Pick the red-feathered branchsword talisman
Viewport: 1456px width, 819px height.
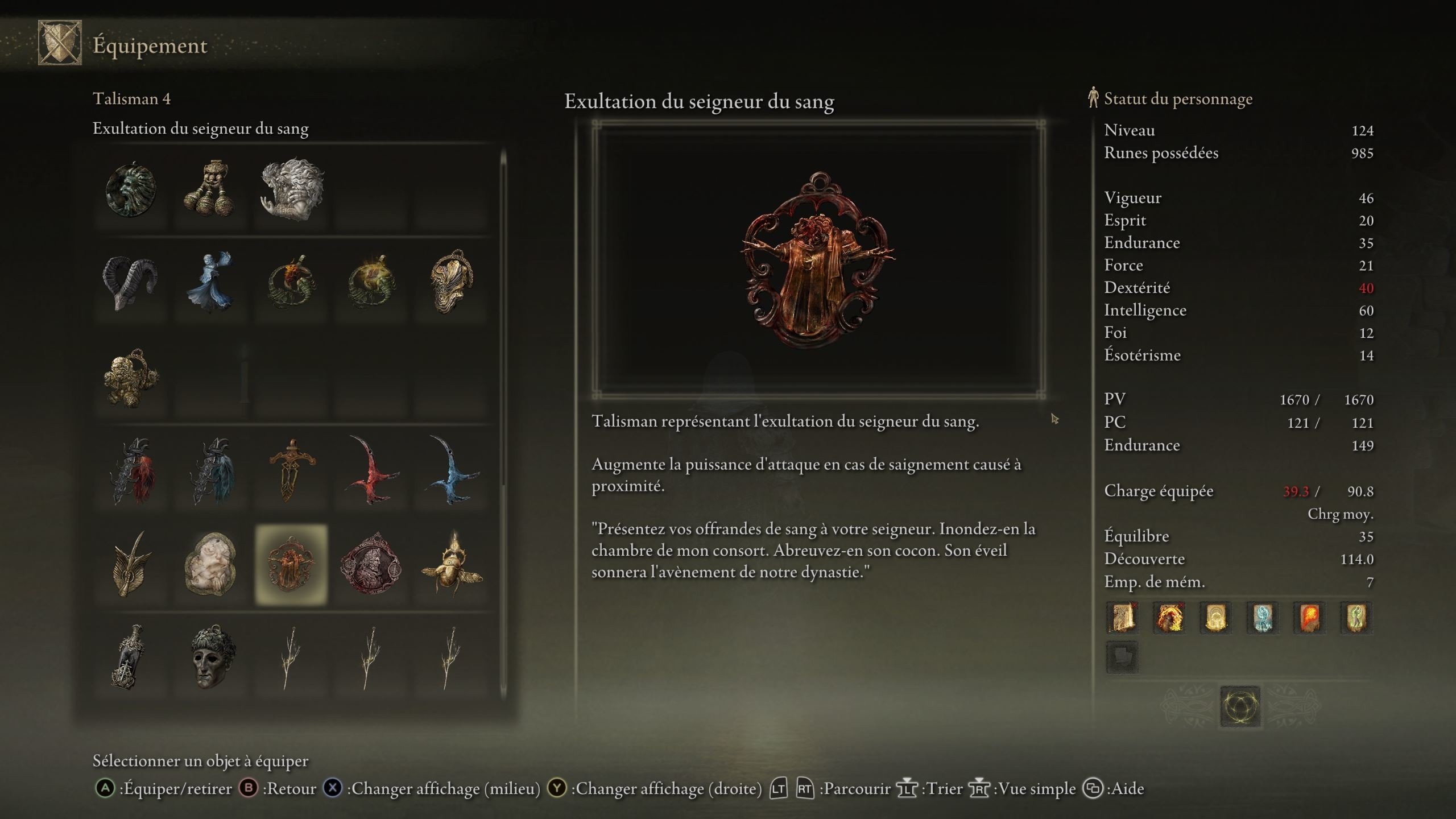pyautogui.click(x=132, y=471)
